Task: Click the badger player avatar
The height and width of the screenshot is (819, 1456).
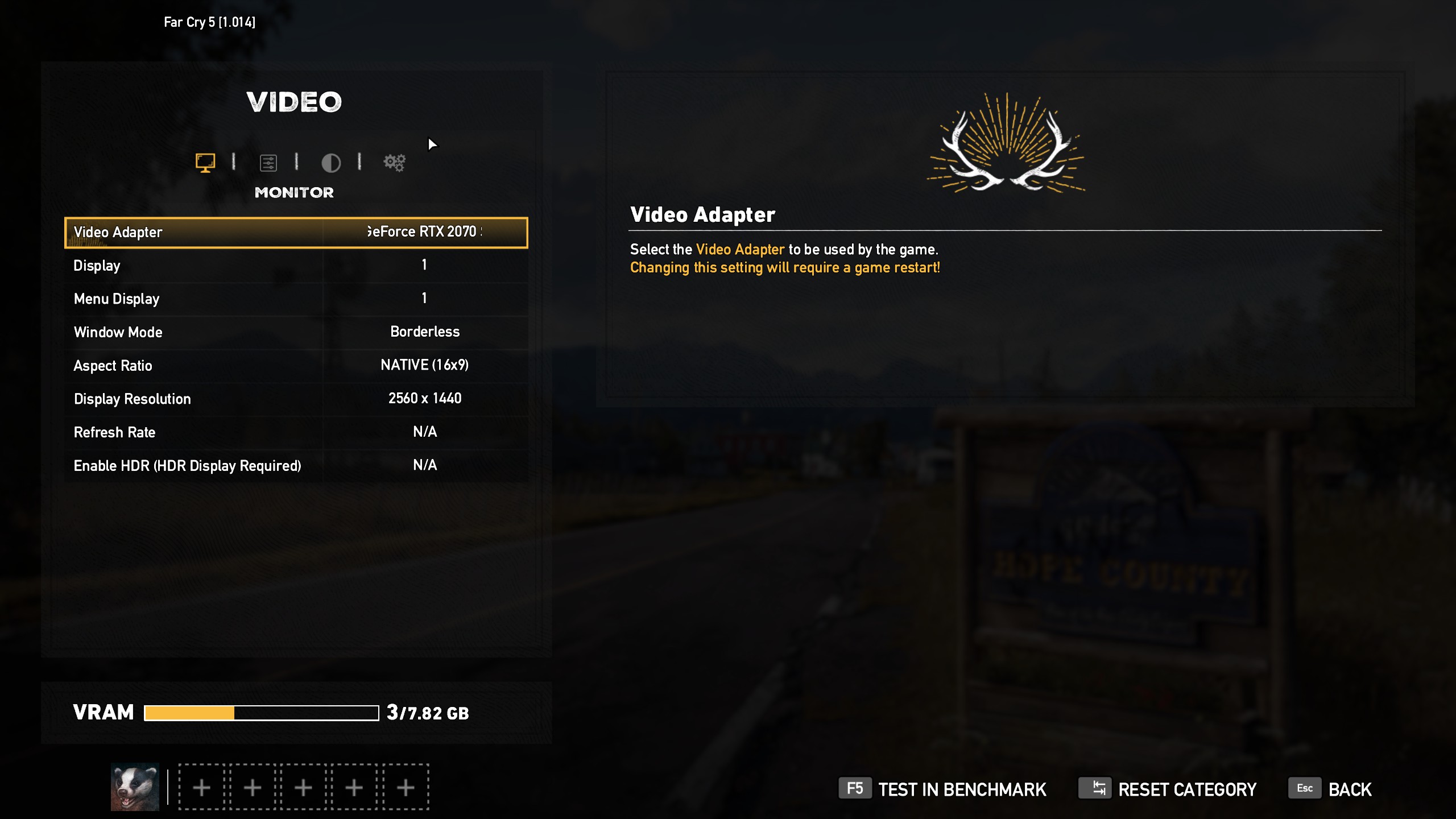Action: (x=135, y=787)
